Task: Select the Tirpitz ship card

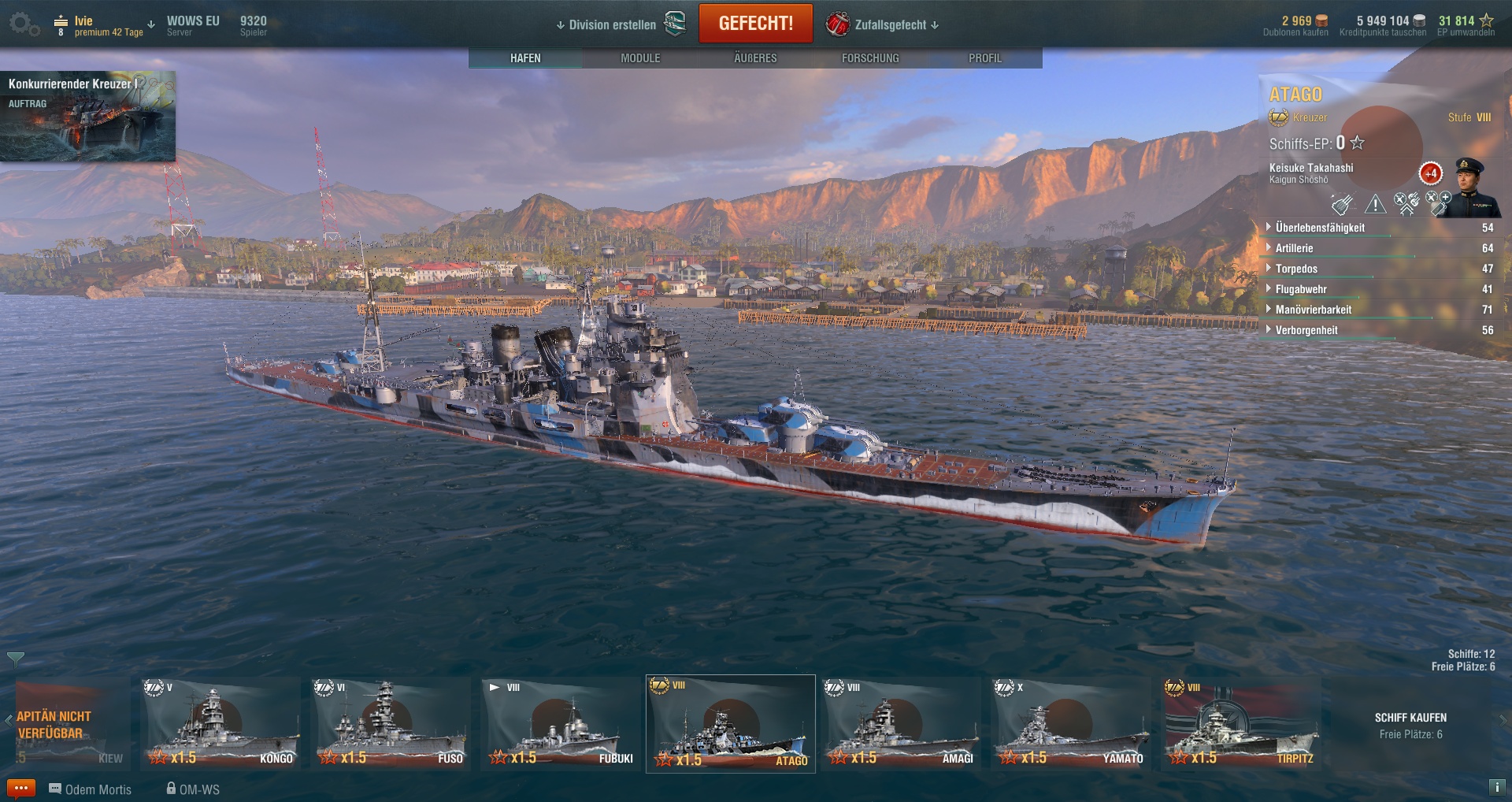Action: (x=1241, y=723)
